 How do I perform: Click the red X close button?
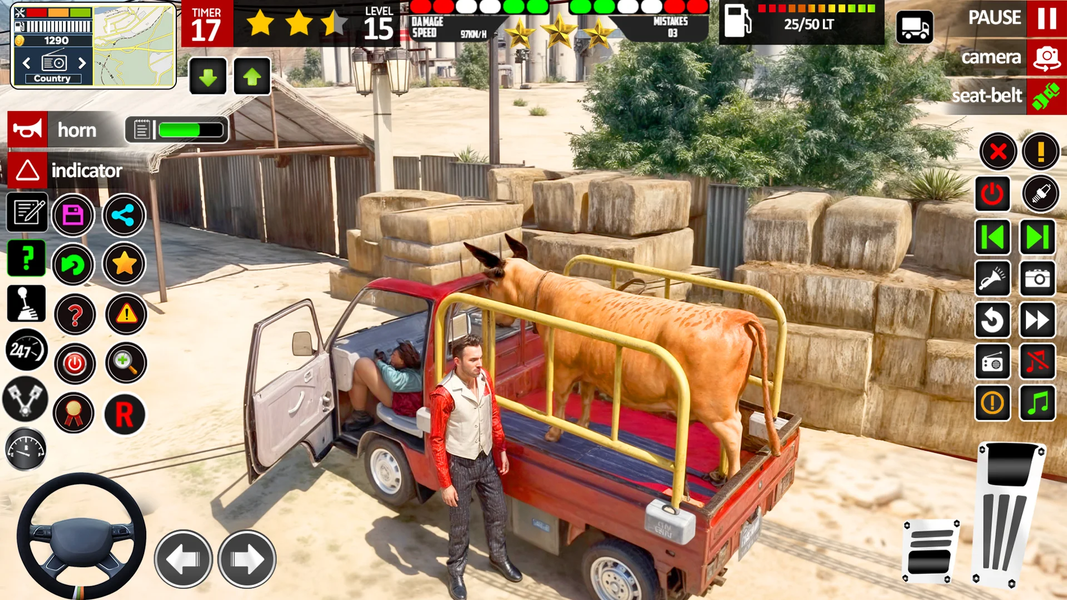pos(997,152)
